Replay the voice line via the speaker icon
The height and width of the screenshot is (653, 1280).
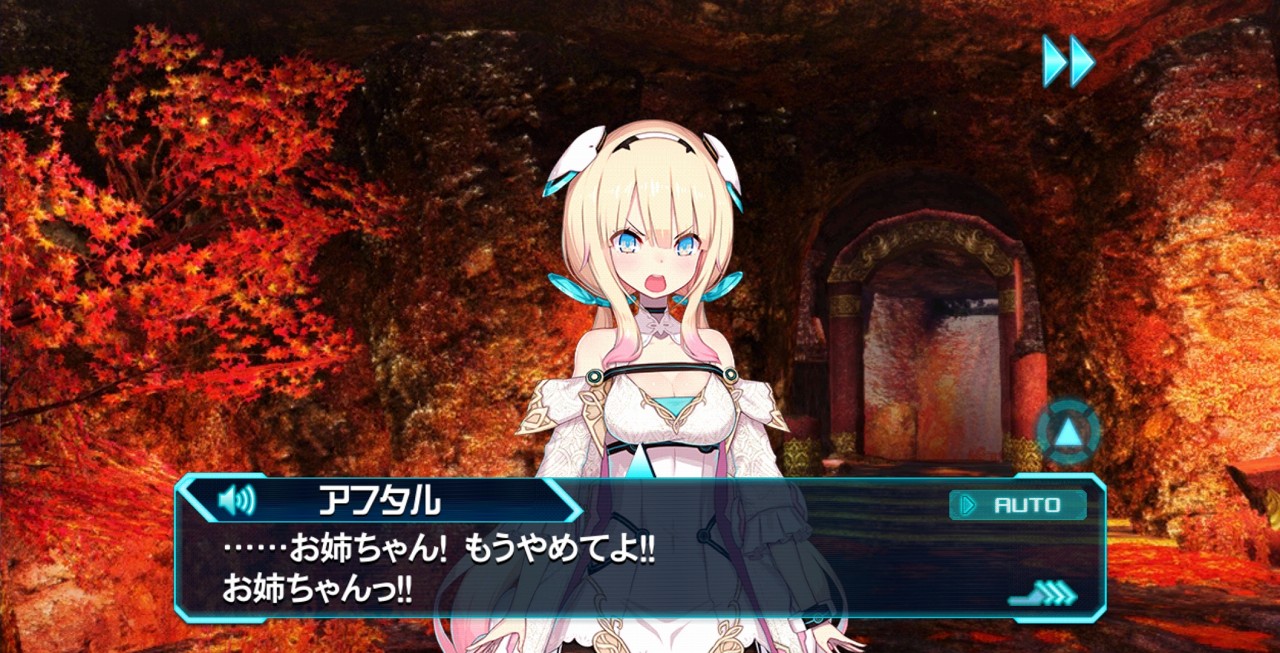[236, 499]
